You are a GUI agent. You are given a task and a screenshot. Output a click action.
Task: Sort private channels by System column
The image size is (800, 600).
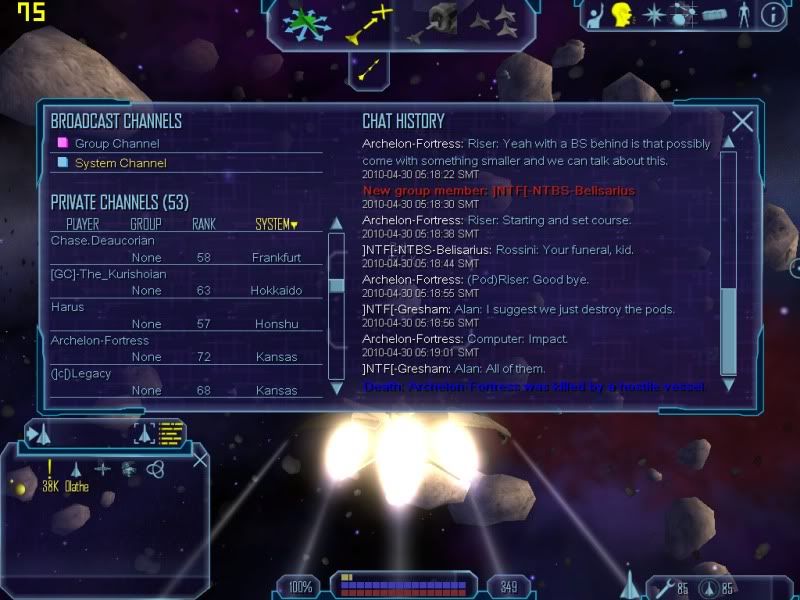coord(276,224)
